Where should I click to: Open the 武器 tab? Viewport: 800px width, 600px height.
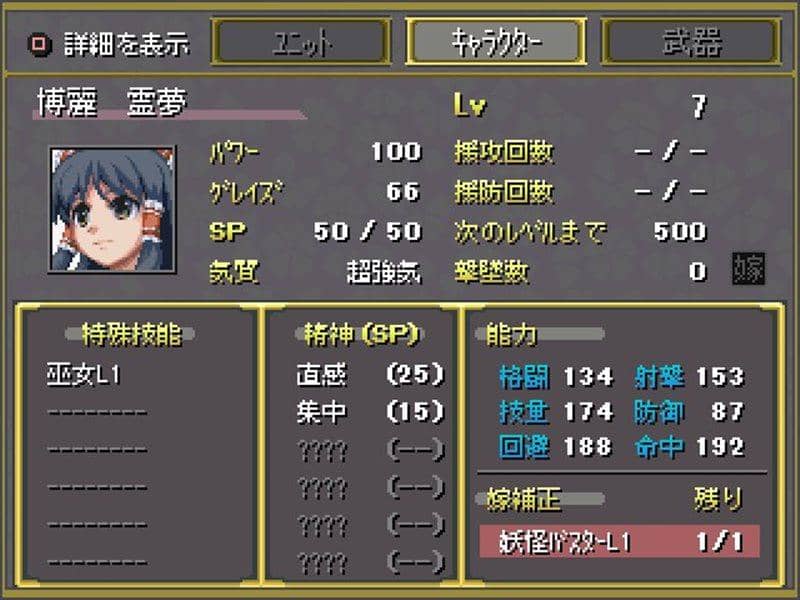(691, 42)
